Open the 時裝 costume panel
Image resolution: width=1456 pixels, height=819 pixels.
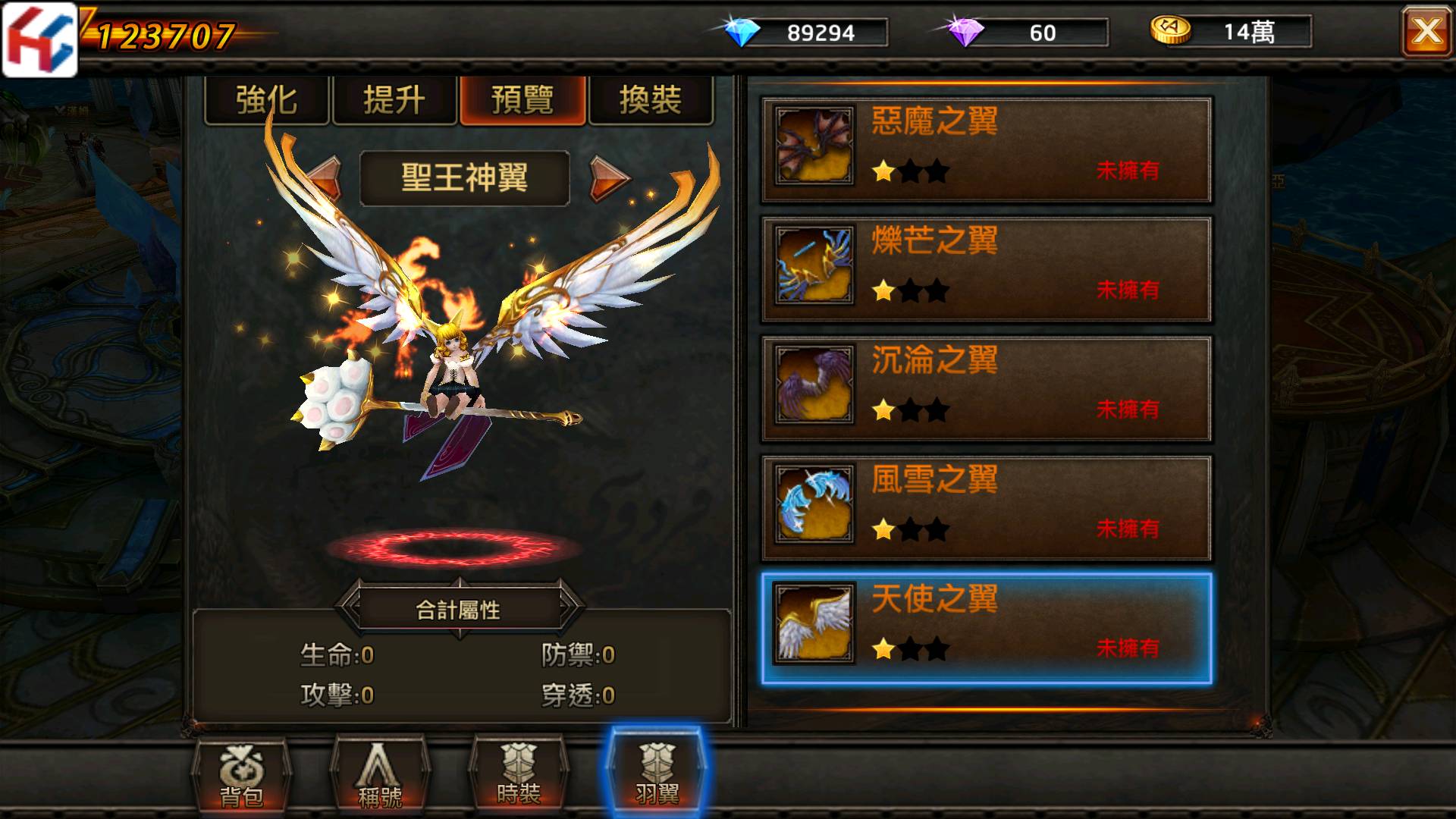(520, 777)
